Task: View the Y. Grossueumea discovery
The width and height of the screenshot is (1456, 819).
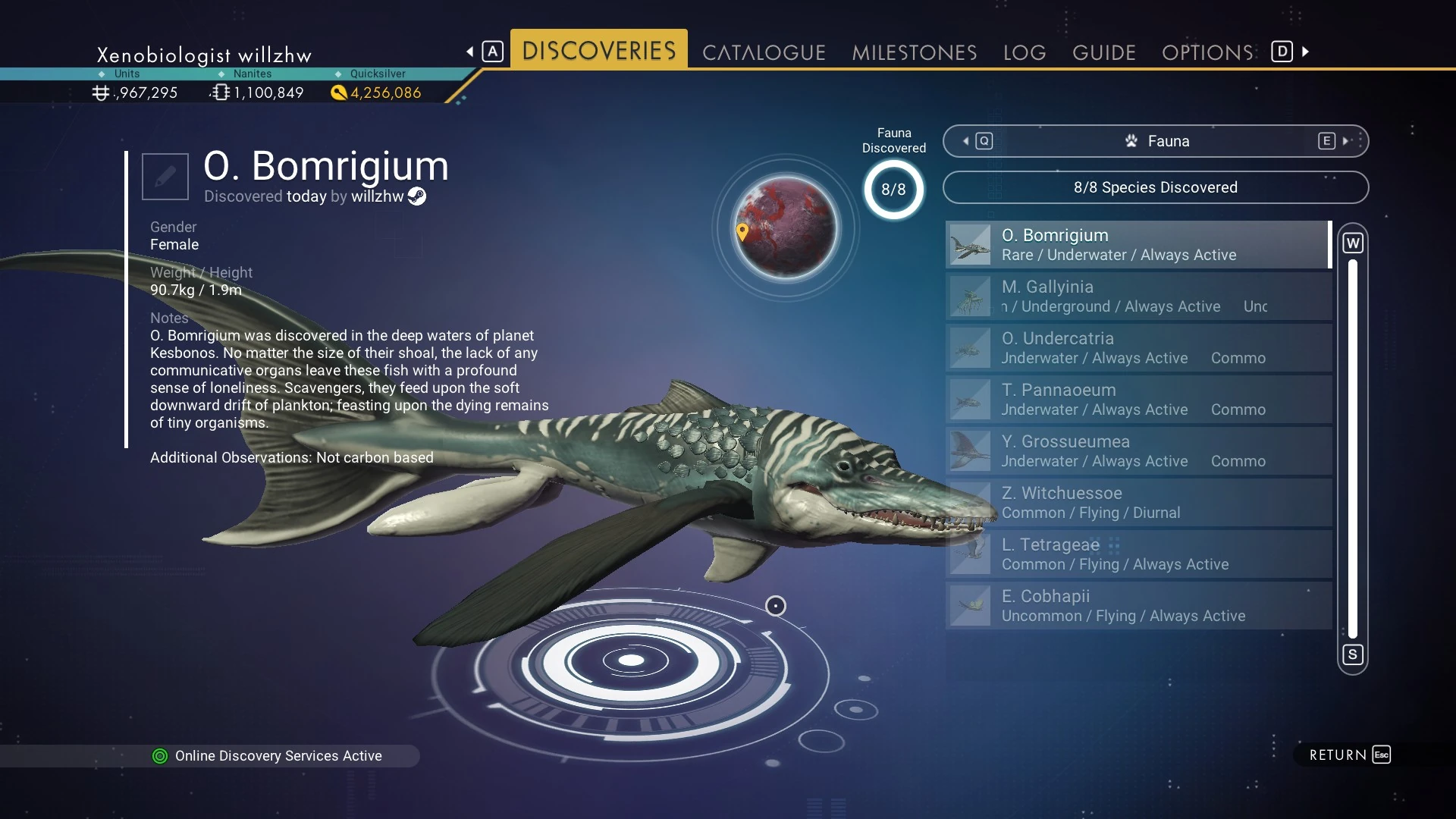Action: click(x=1137, y=451)
